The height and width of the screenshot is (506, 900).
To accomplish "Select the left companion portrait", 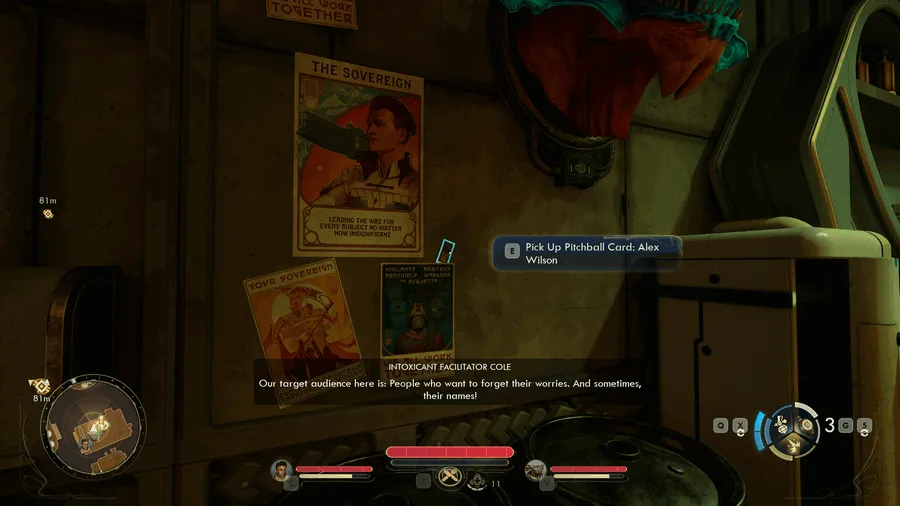I will click(281, 469).
